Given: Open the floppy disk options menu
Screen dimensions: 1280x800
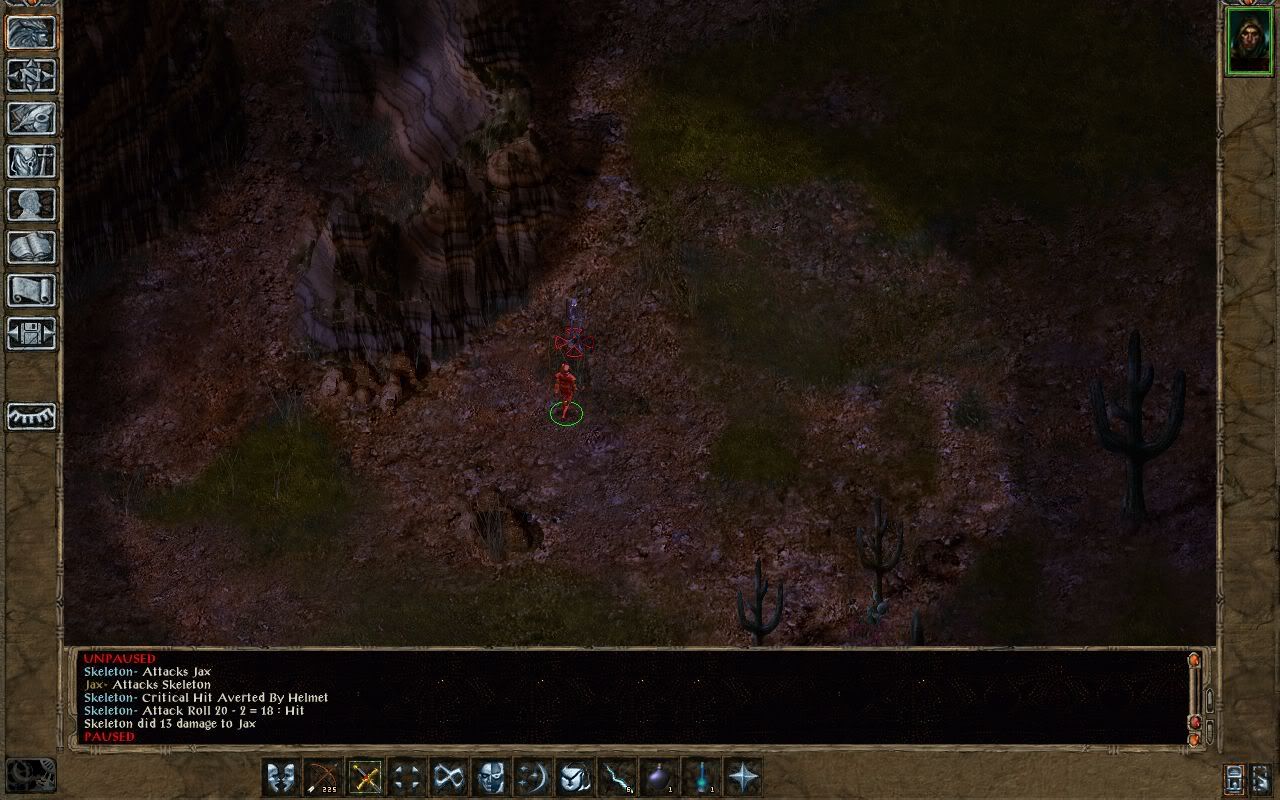Looking at the screenshot, I should point(31,333).
